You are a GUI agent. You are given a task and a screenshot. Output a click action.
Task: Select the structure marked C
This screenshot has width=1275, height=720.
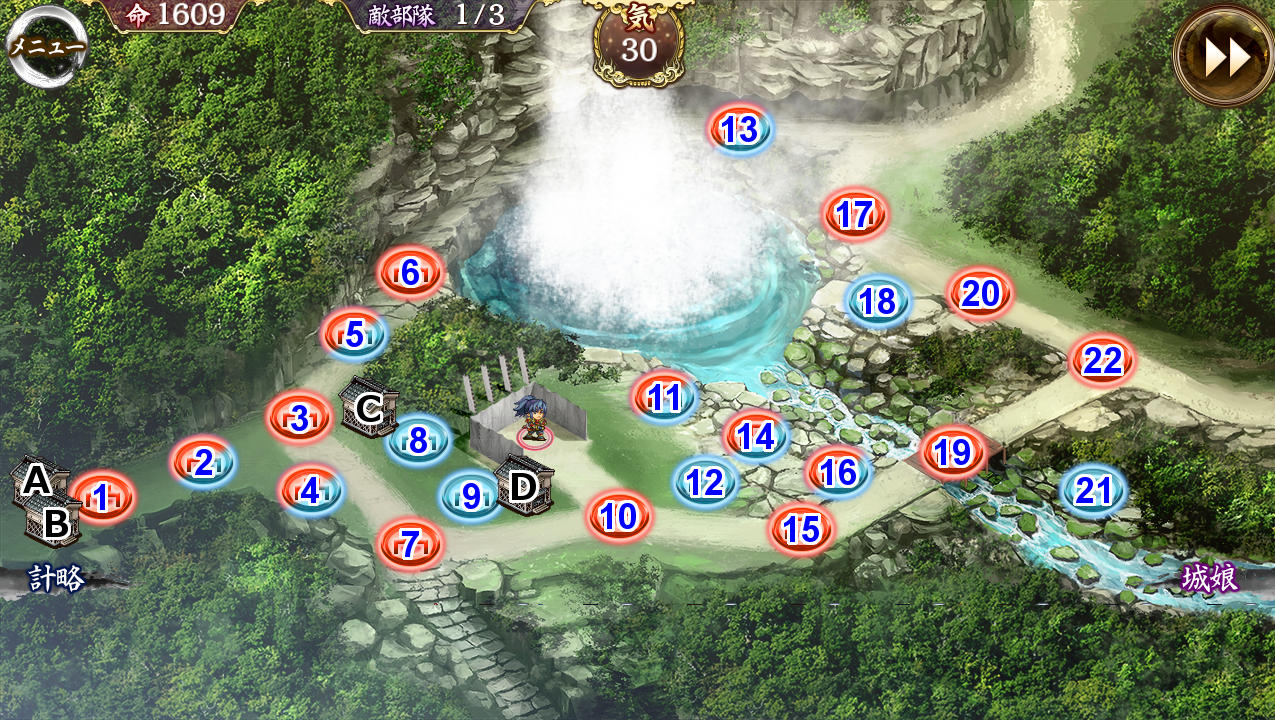click(x=369, y=408)
